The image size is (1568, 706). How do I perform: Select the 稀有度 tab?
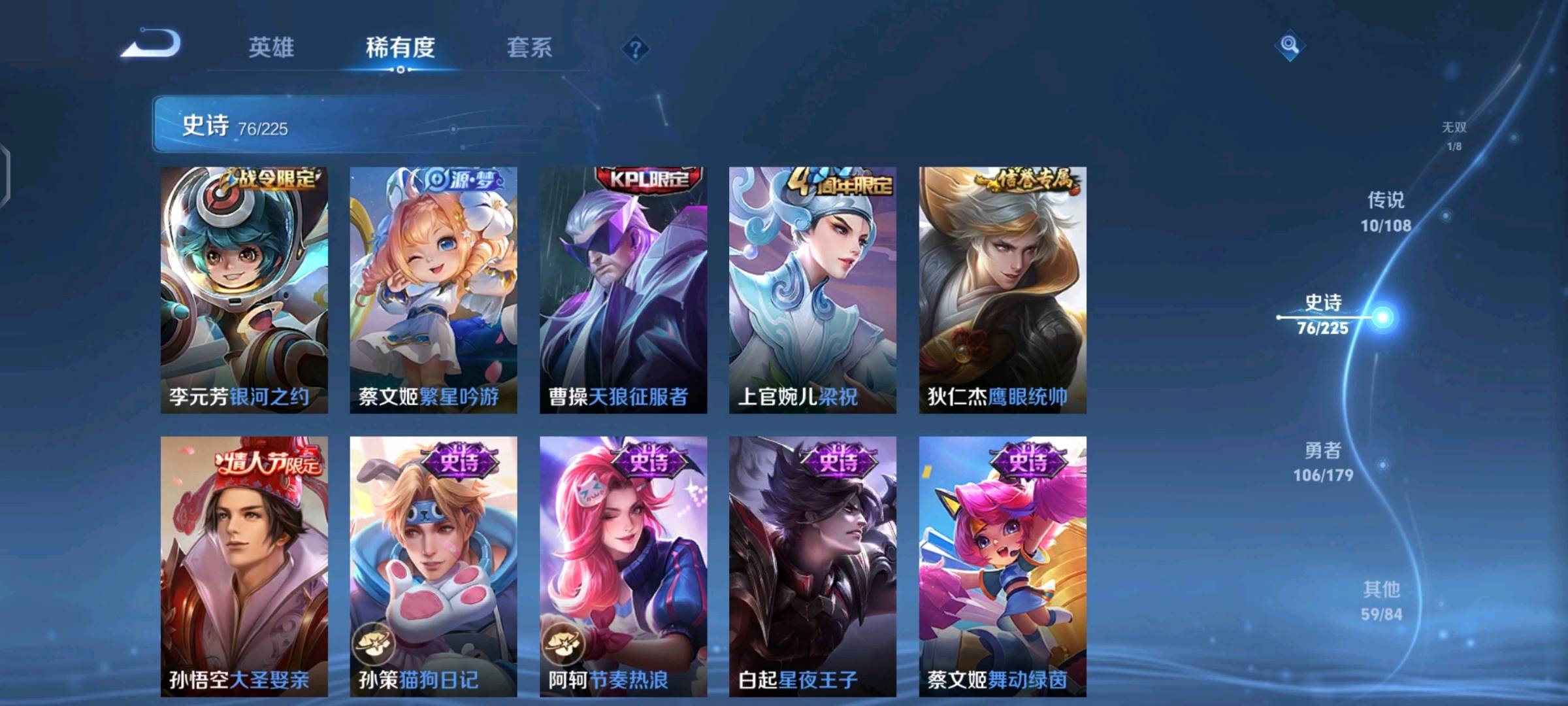[x=400, y=47]
